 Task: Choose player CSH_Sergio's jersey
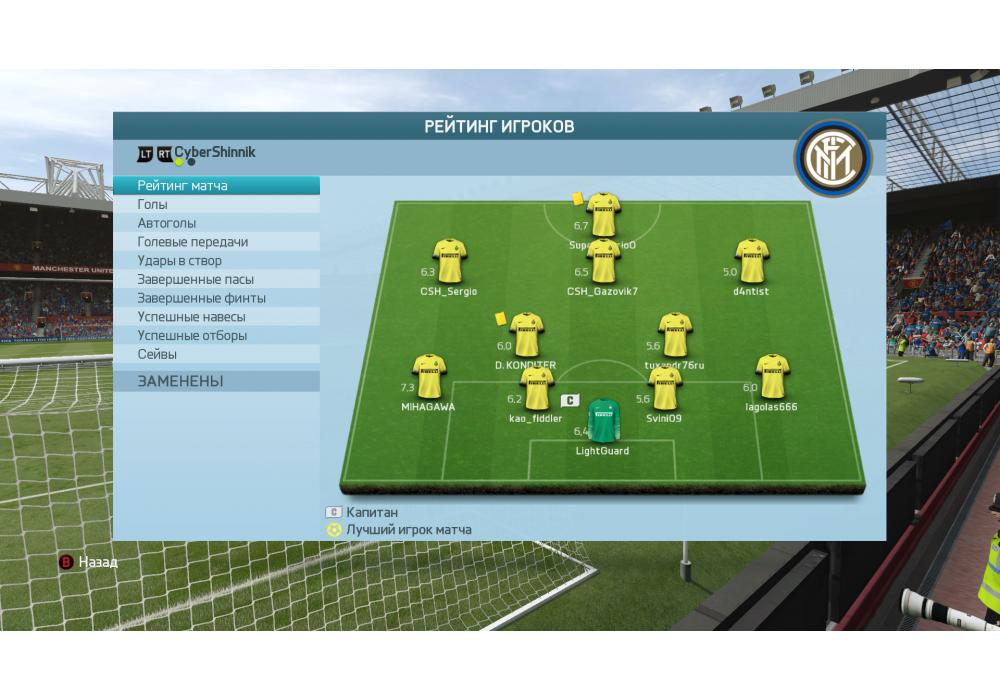449,261
